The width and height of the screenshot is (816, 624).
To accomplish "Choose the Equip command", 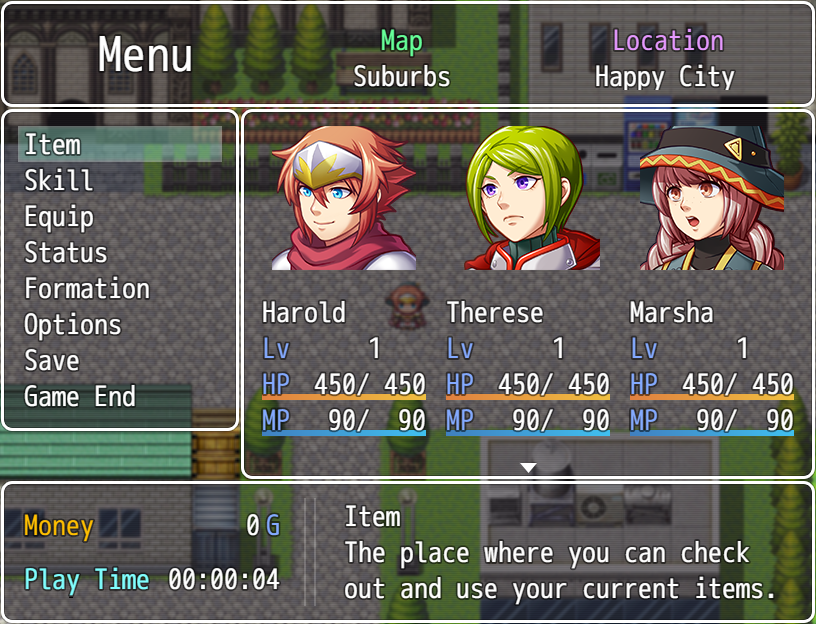I will coord(59,217).
